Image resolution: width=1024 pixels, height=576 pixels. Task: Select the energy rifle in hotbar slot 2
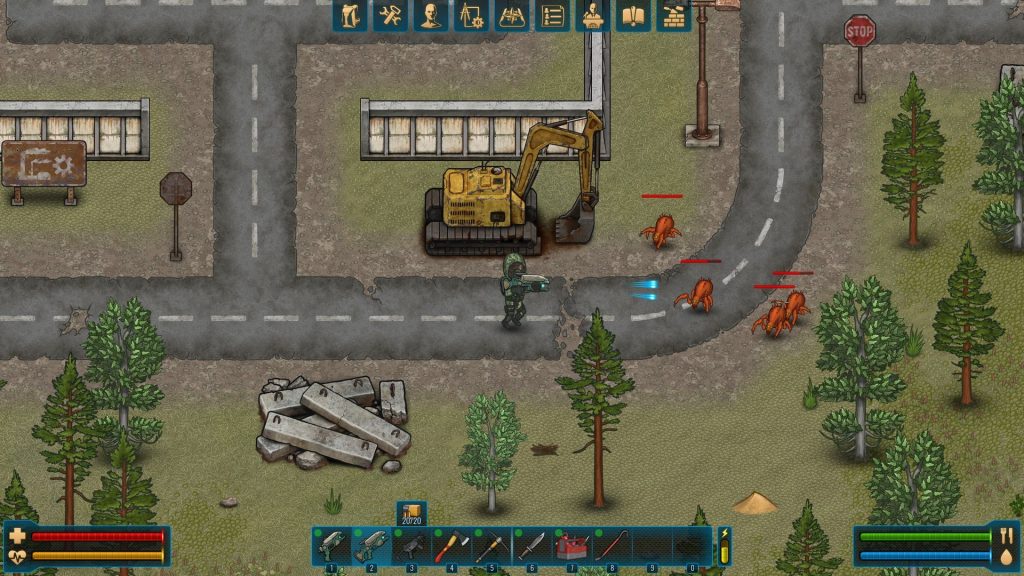[x=371, y=546]
